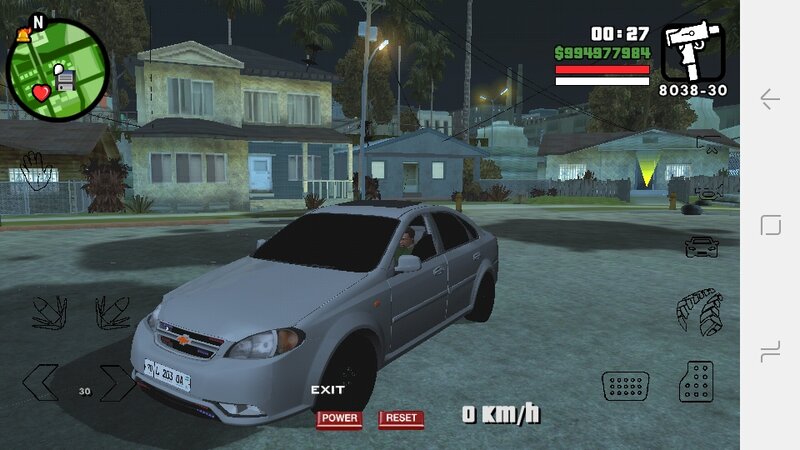Tap the circular radar minimap
The width and height of the screenshot is (800, 450).
[56, 71]
